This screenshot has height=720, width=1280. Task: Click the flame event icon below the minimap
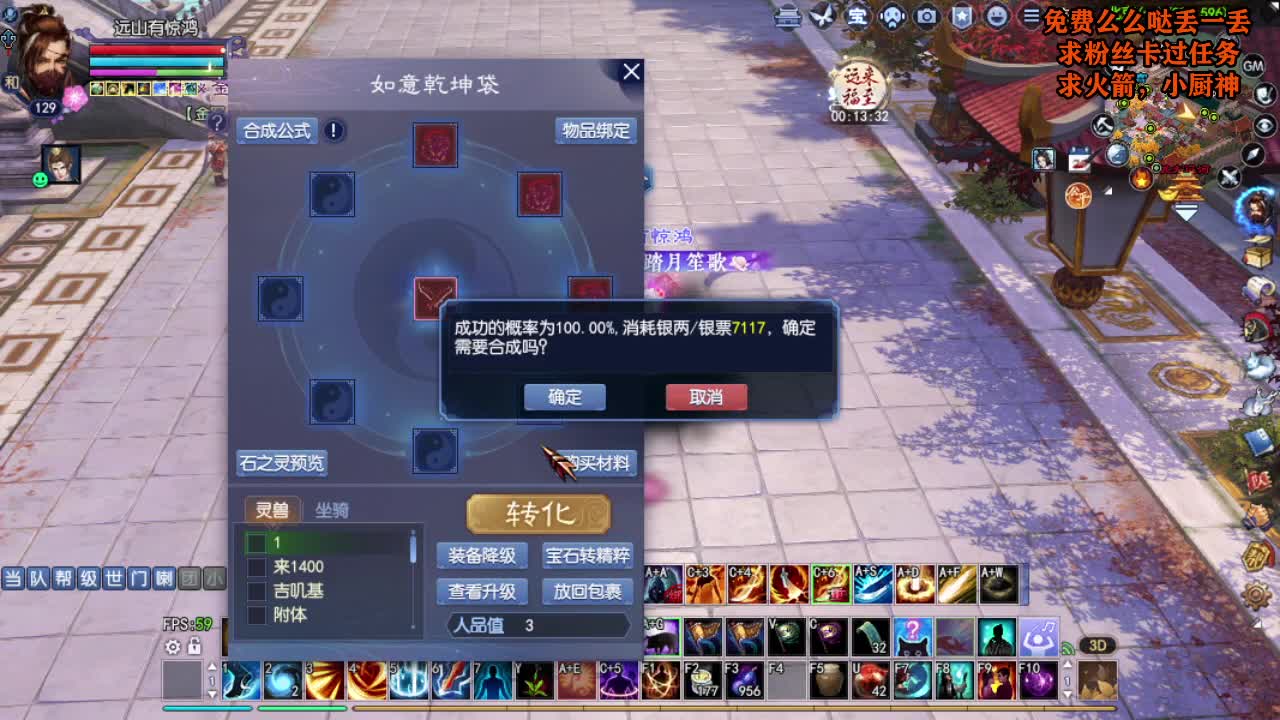[1140, 179]
